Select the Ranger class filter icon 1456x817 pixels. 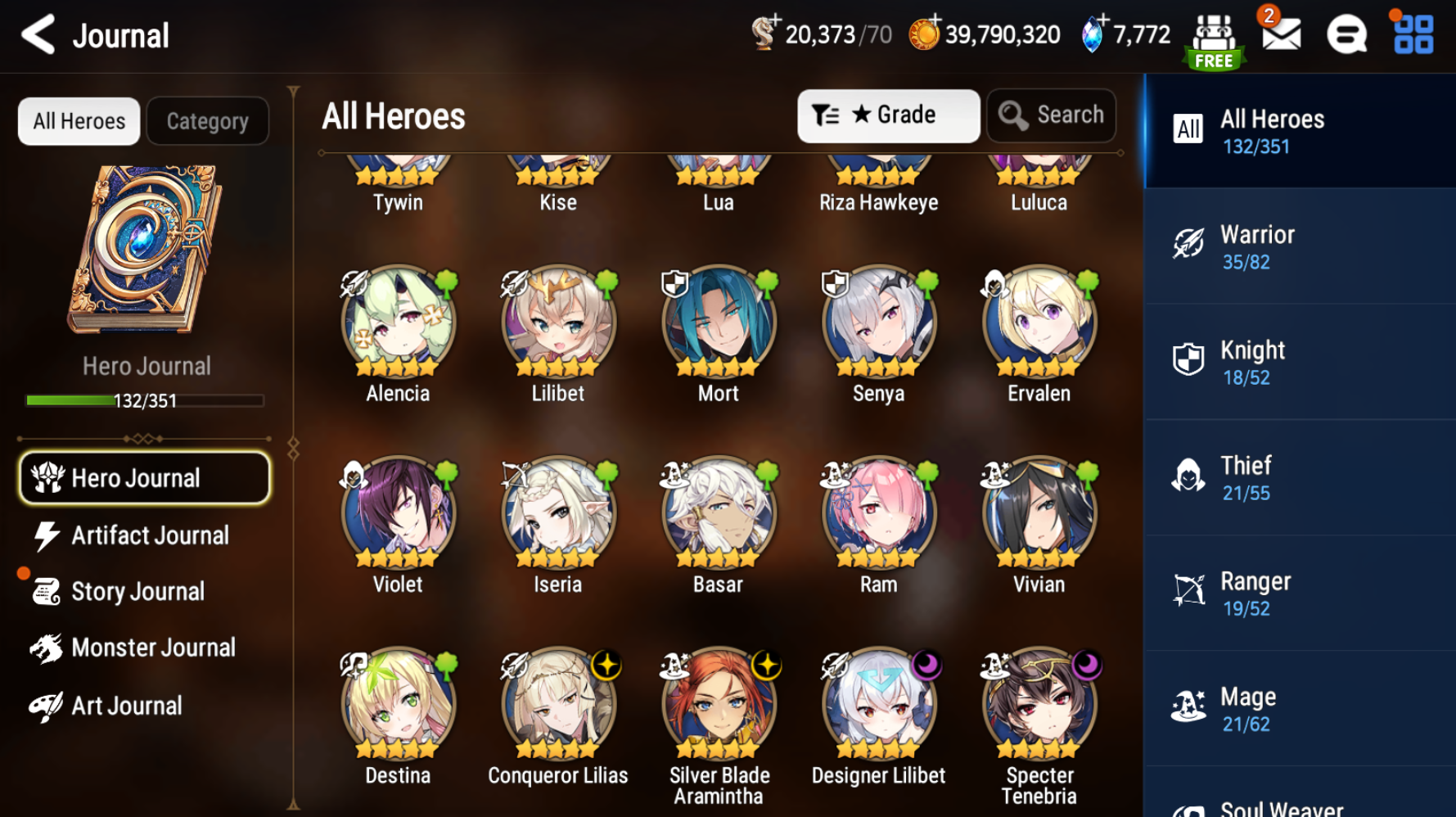tap(1188, 589)
